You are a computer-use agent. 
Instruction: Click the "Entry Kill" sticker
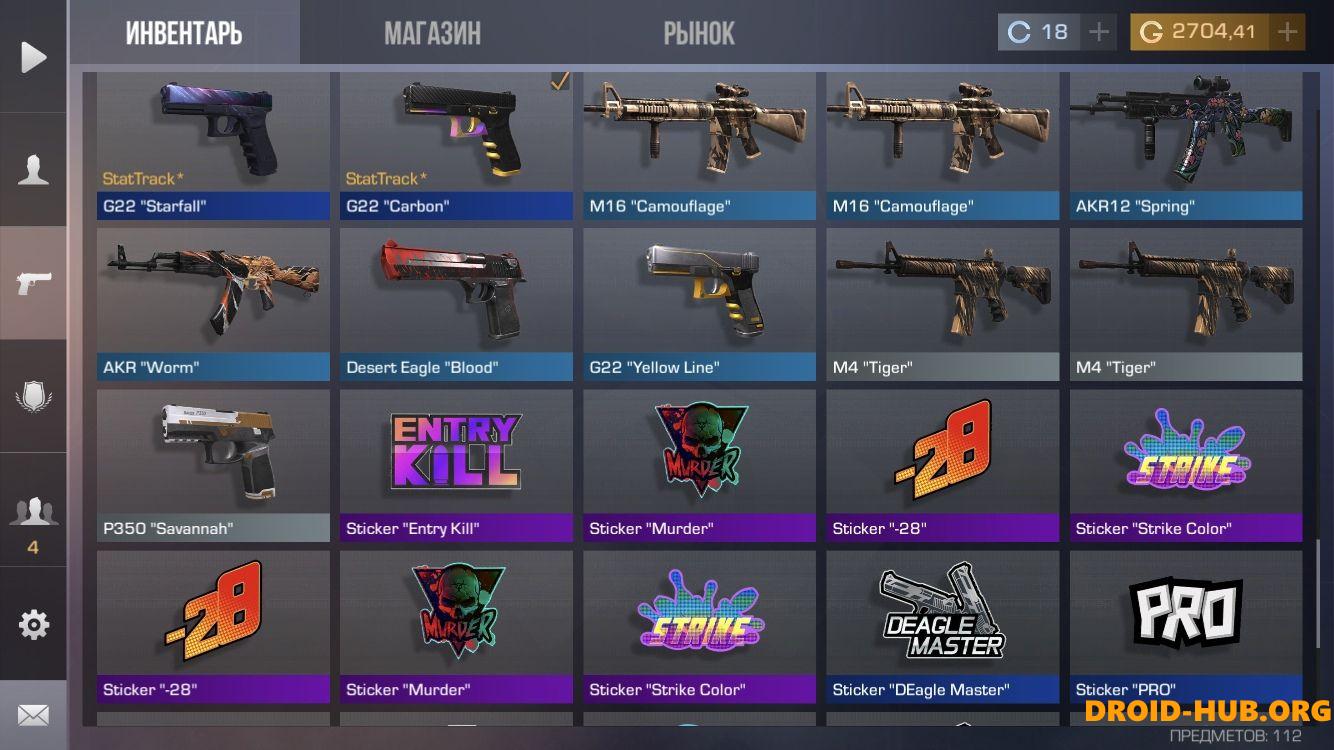point(456,465)
